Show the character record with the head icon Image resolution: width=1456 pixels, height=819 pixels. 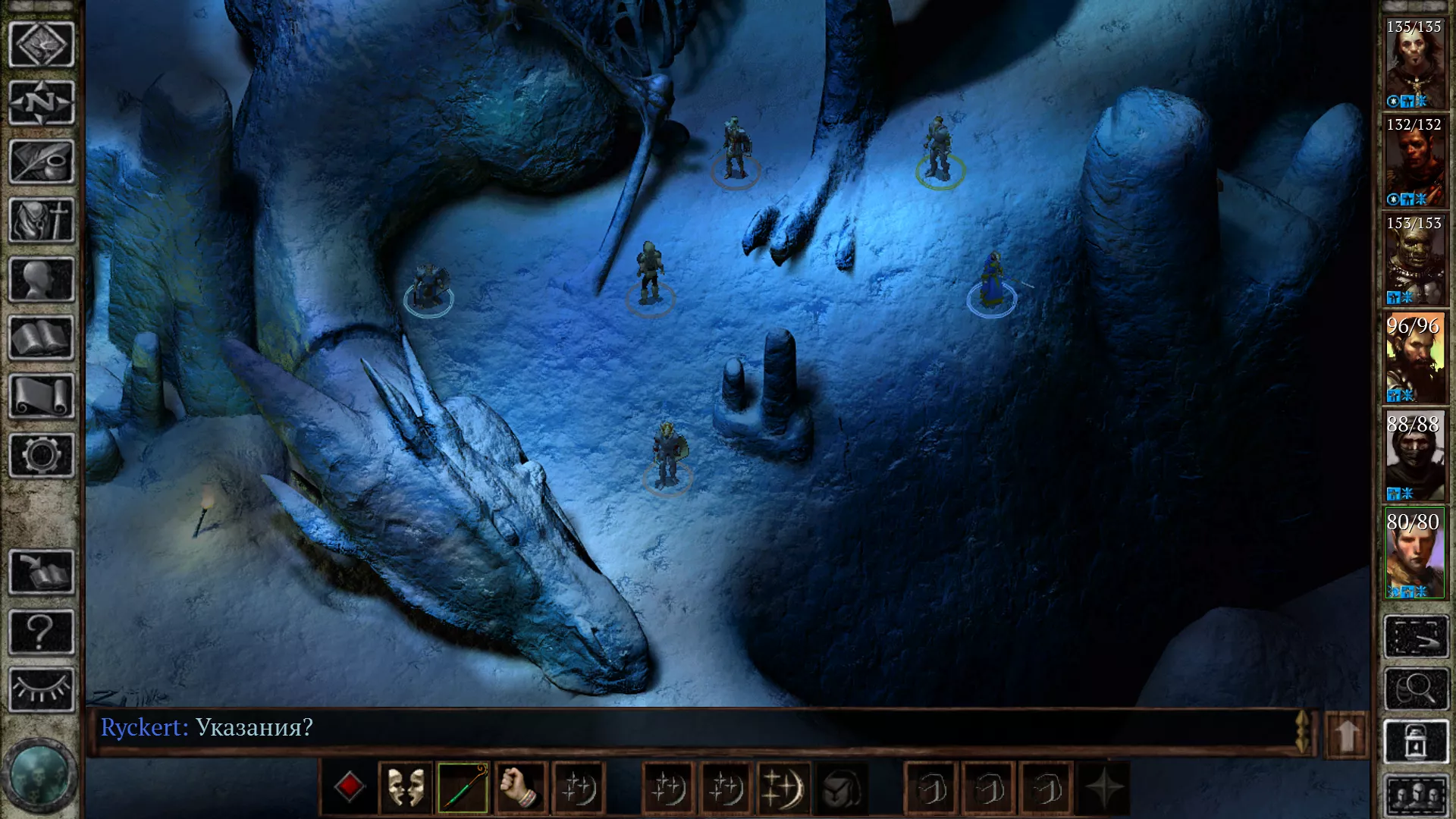pyautogui.click(x=42, y=279)
